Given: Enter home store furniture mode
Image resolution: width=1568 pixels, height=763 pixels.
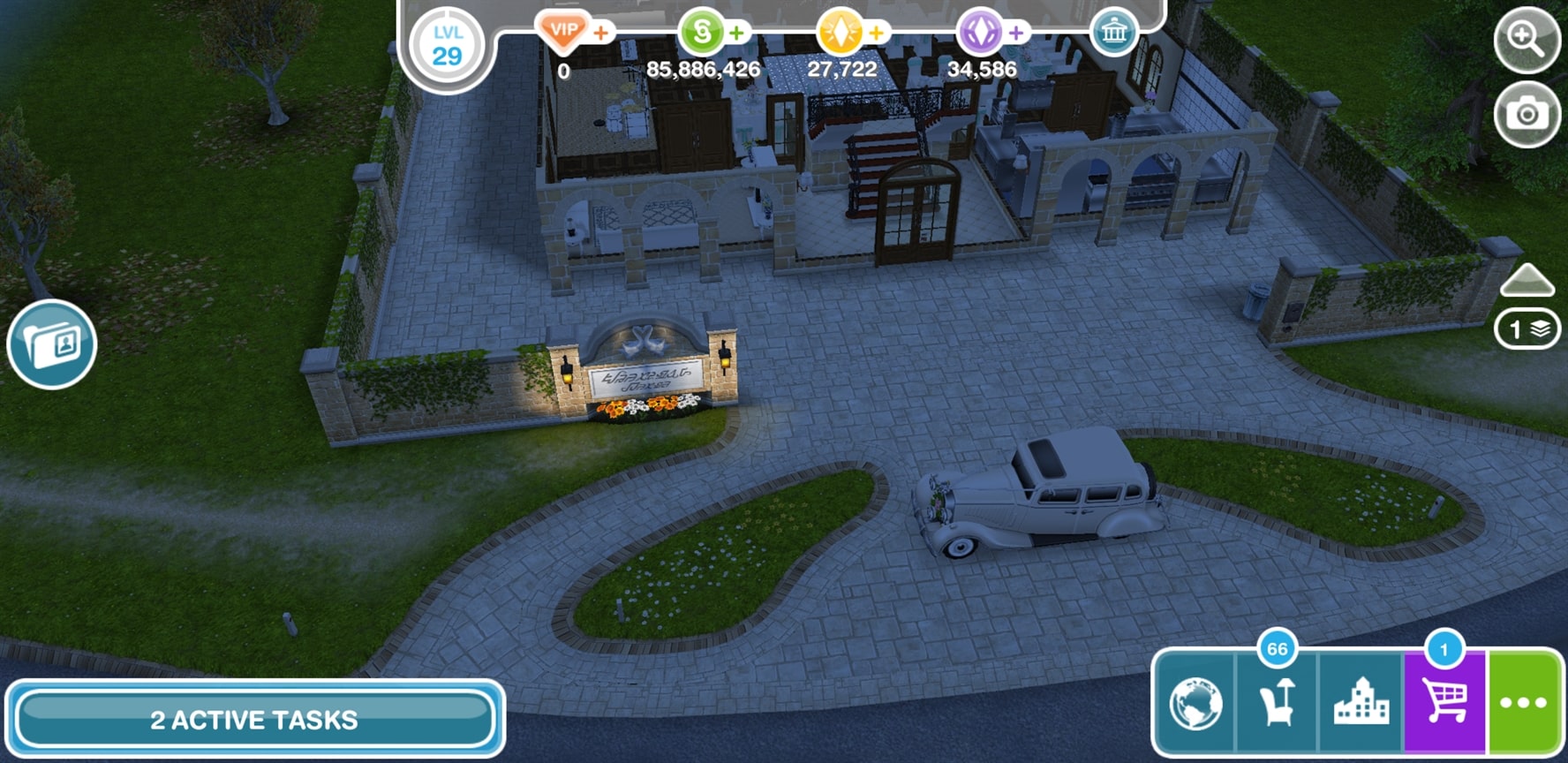Looking at the screenshot, I should pos(1277,704).
